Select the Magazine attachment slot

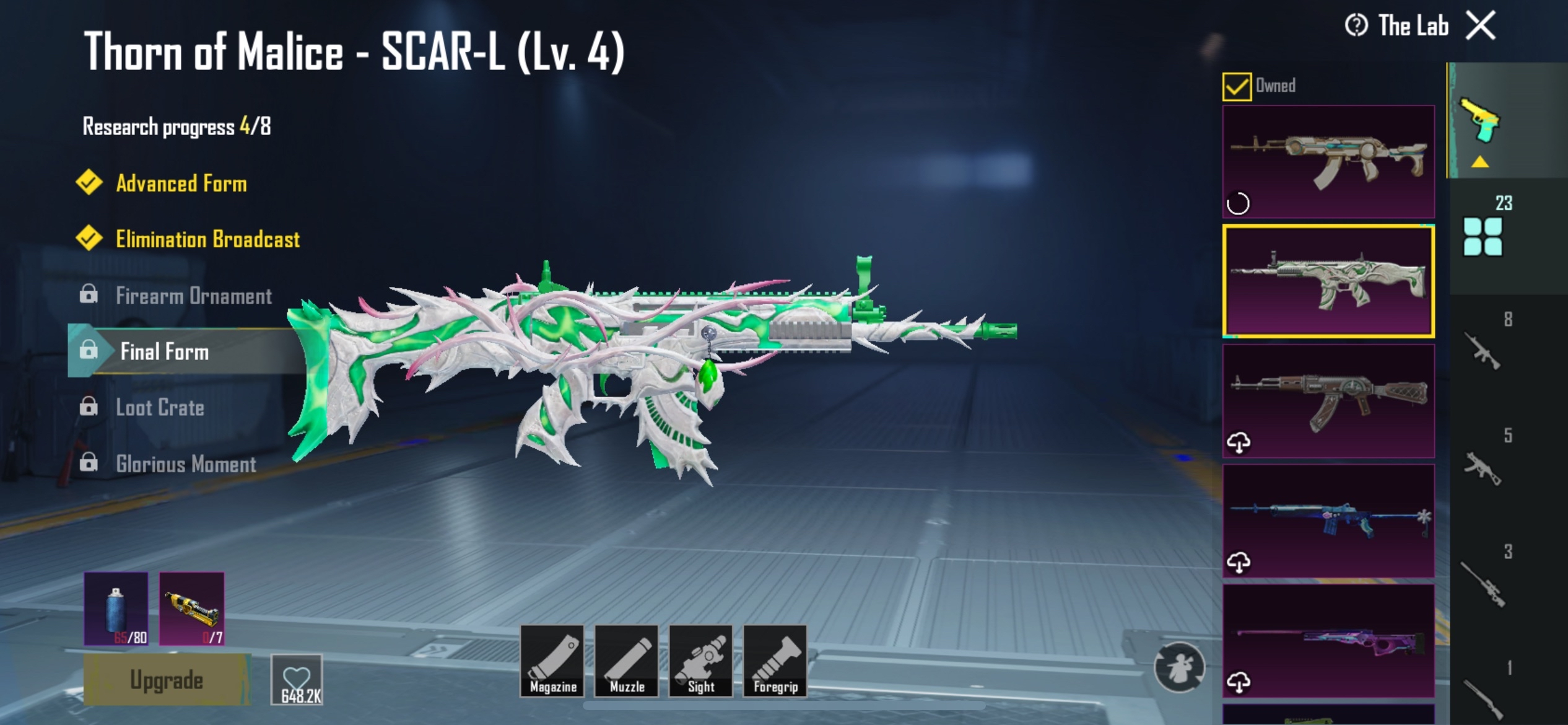point(552,661)
